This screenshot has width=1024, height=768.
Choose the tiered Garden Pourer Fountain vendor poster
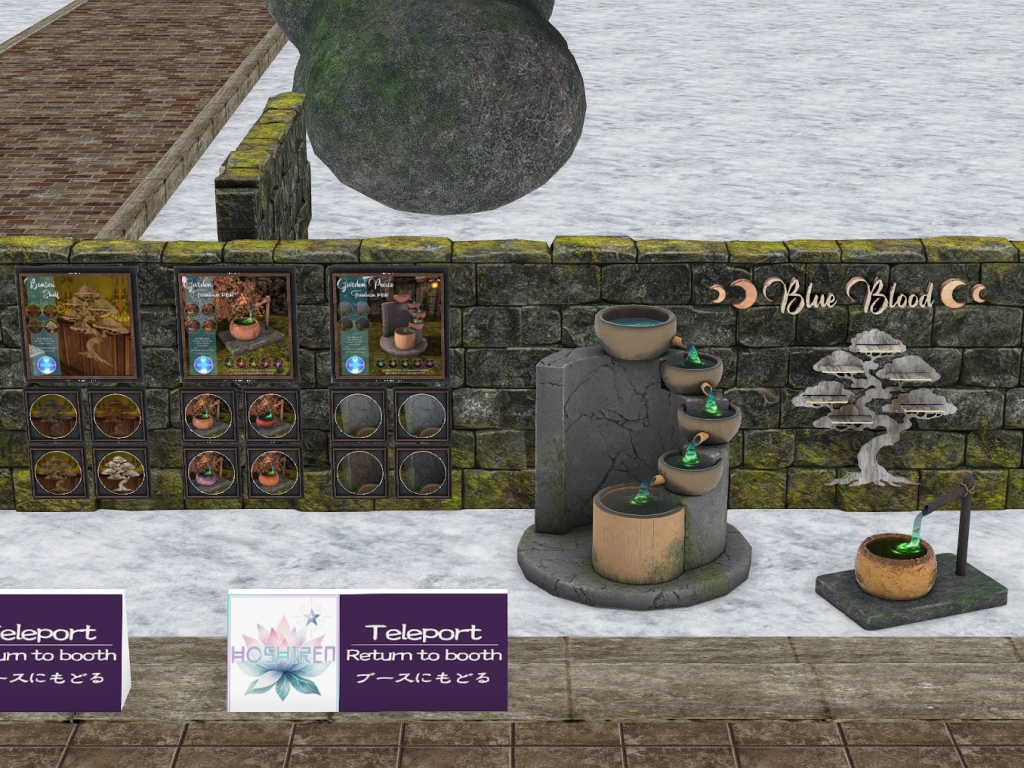coord(388,325)
